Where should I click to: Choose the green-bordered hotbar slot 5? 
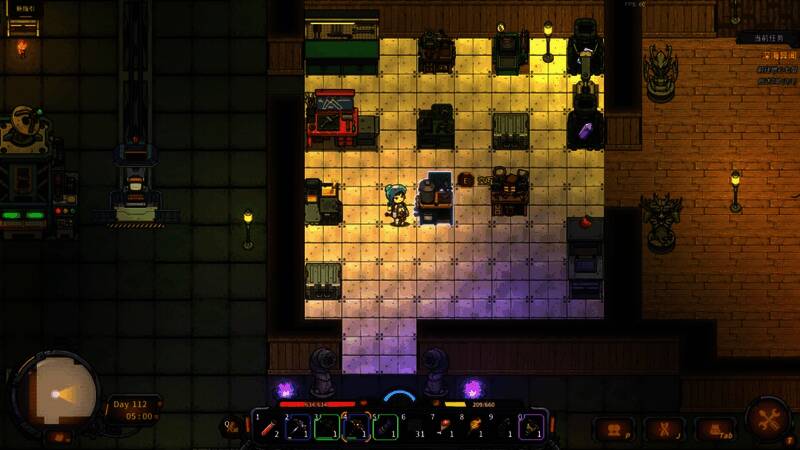386,428
